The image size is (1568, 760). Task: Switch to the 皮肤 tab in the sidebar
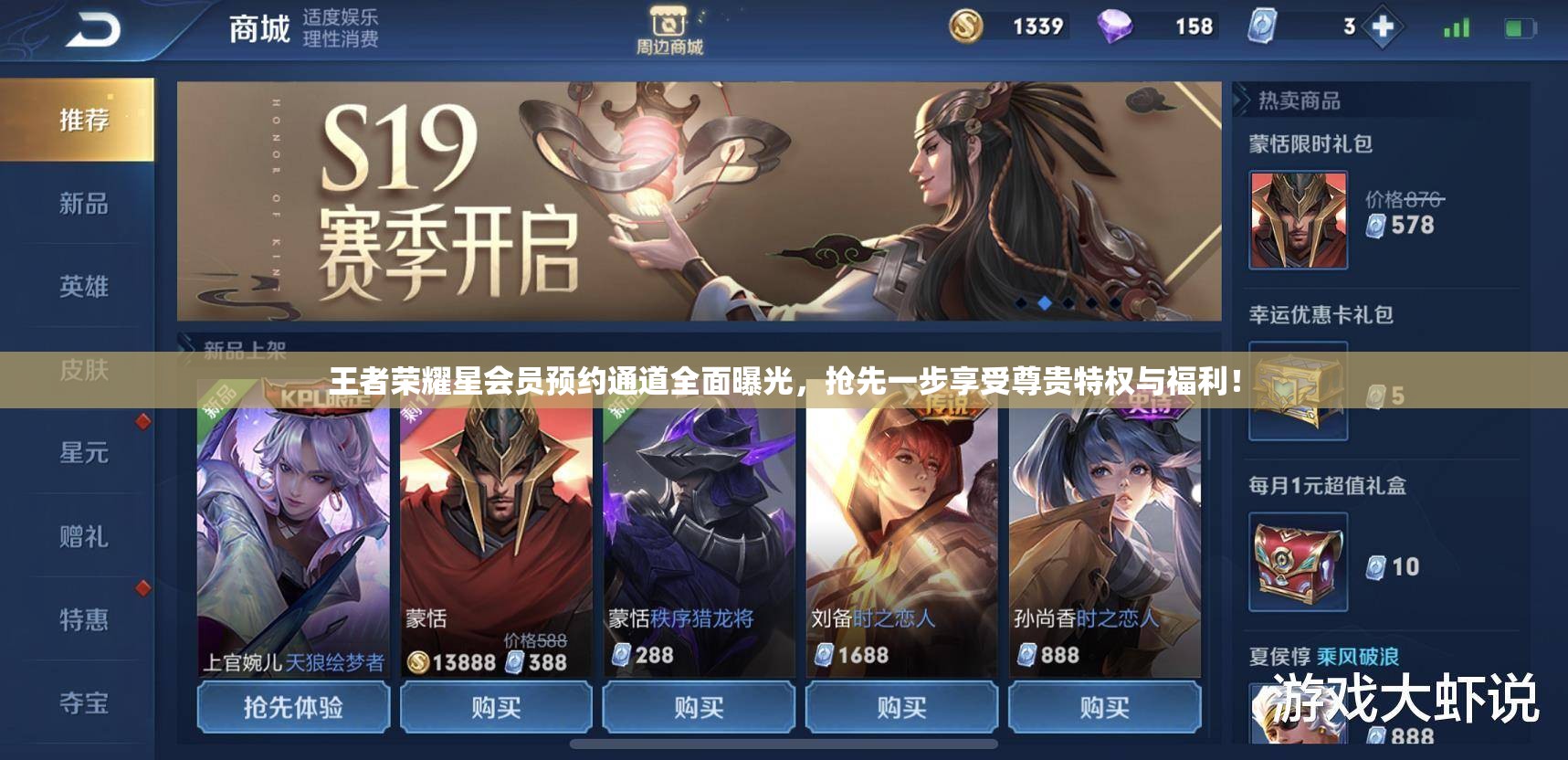(x=85, y=370)
